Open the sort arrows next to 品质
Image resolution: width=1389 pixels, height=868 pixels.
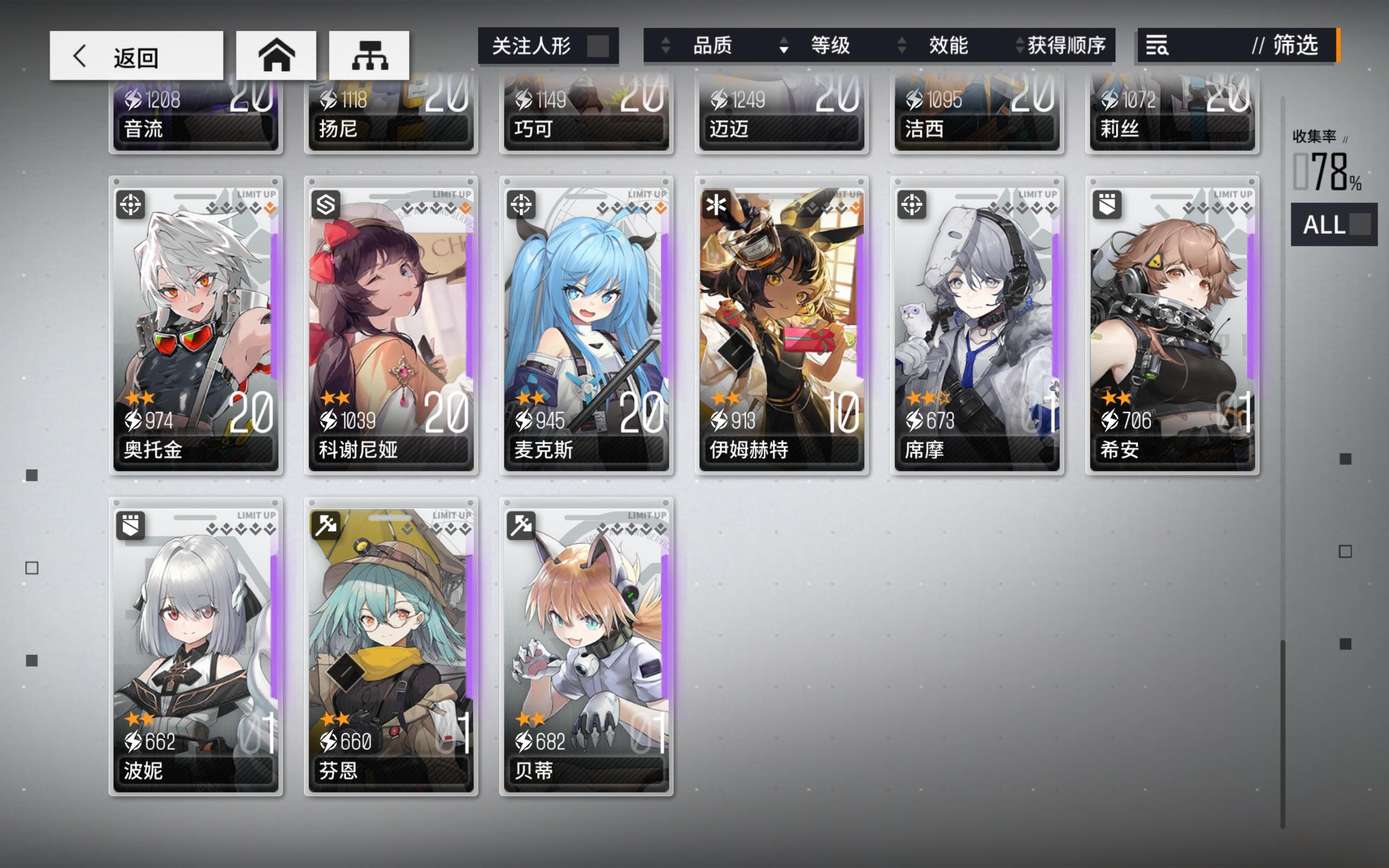pyautogui.click(x=666, y=47)
